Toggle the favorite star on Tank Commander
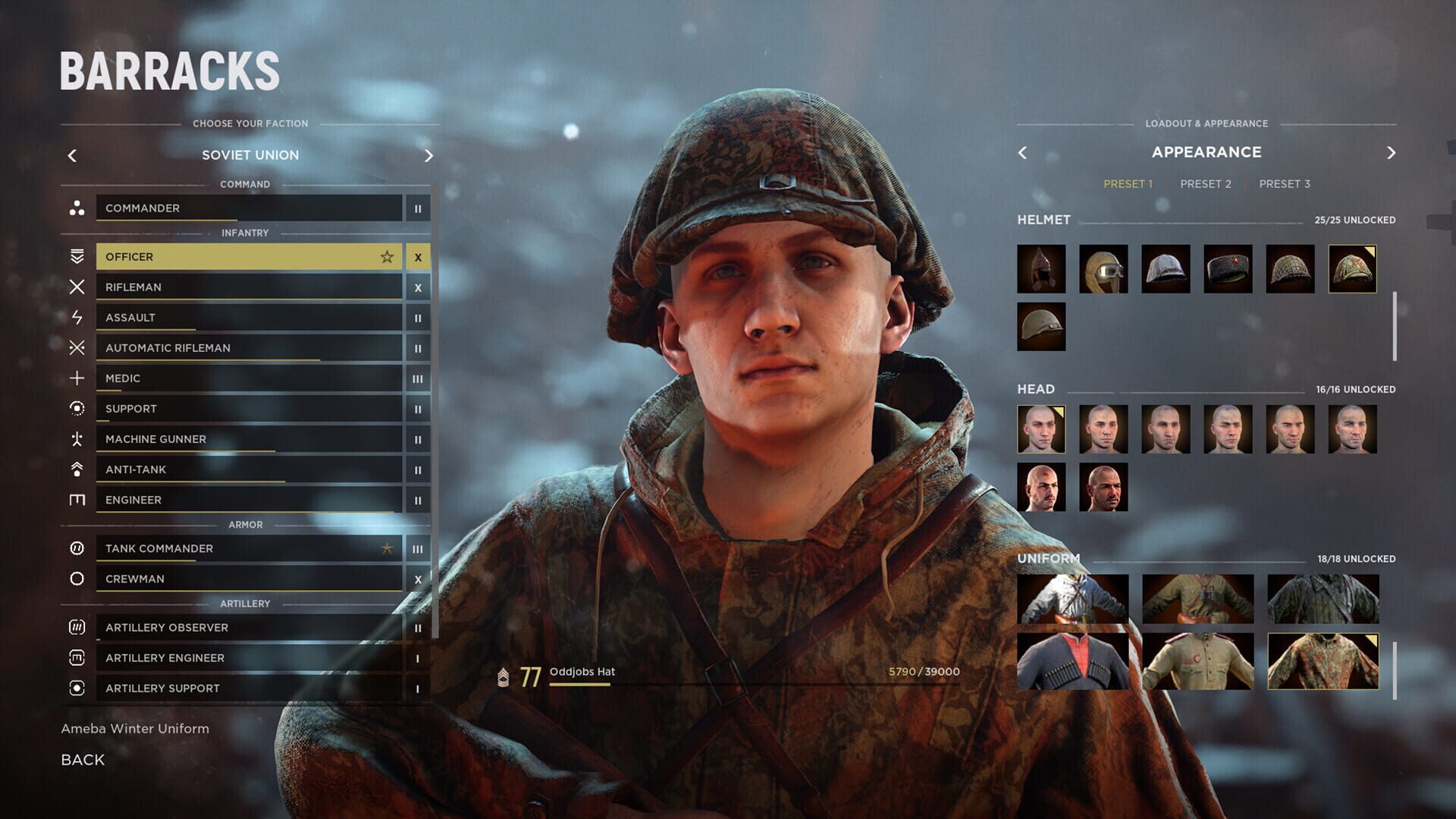The image size is (1456, 819). (388, 548)
